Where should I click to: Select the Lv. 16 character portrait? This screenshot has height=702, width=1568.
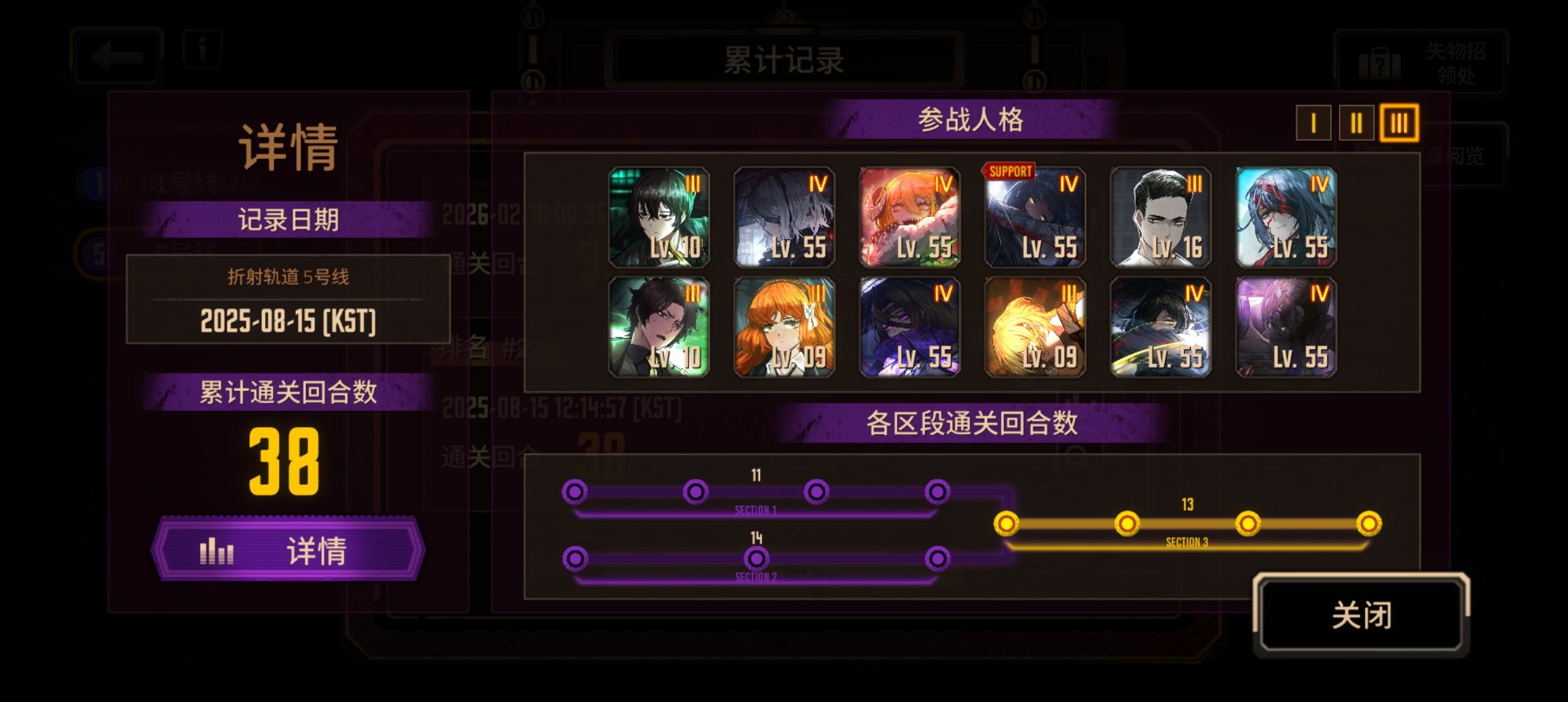pyautogui.click(x=1161, y=217)
